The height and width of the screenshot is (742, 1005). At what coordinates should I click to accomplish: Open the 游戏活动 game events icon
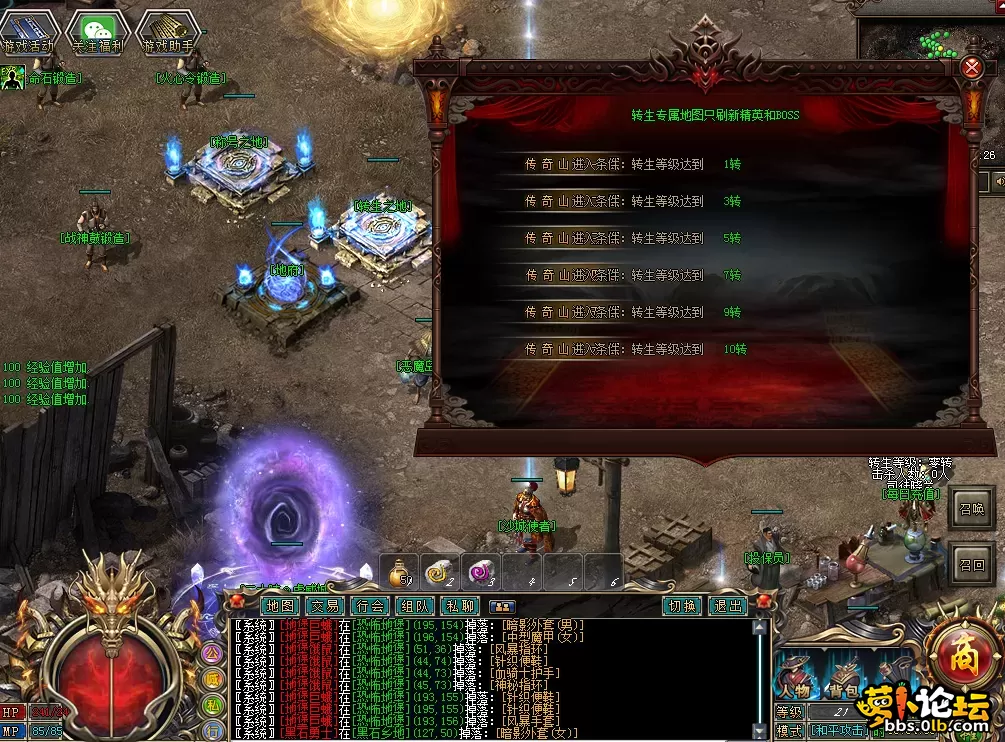(x=28, y=32)
